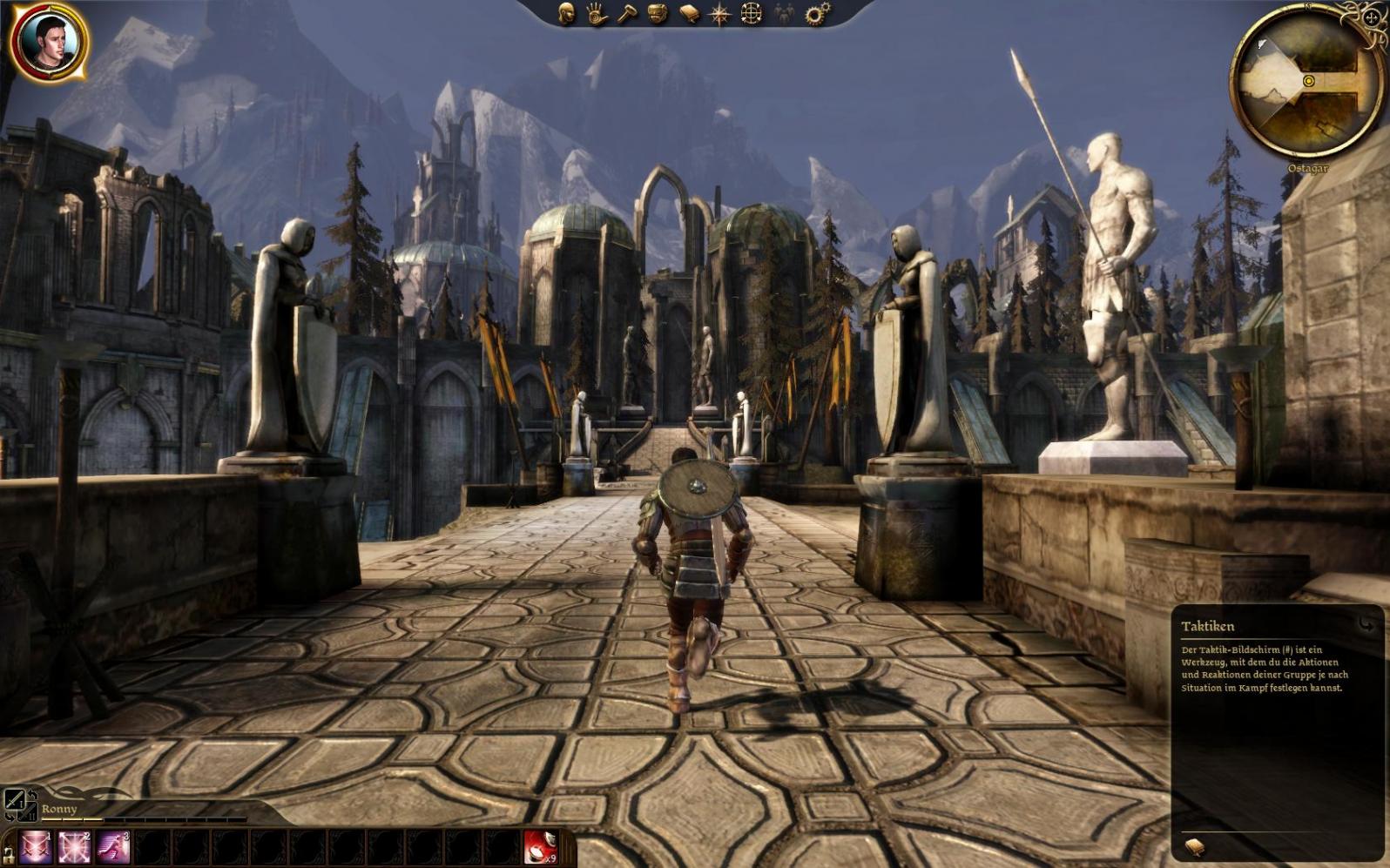Select Ronny's character portrait

click(49, 42)
